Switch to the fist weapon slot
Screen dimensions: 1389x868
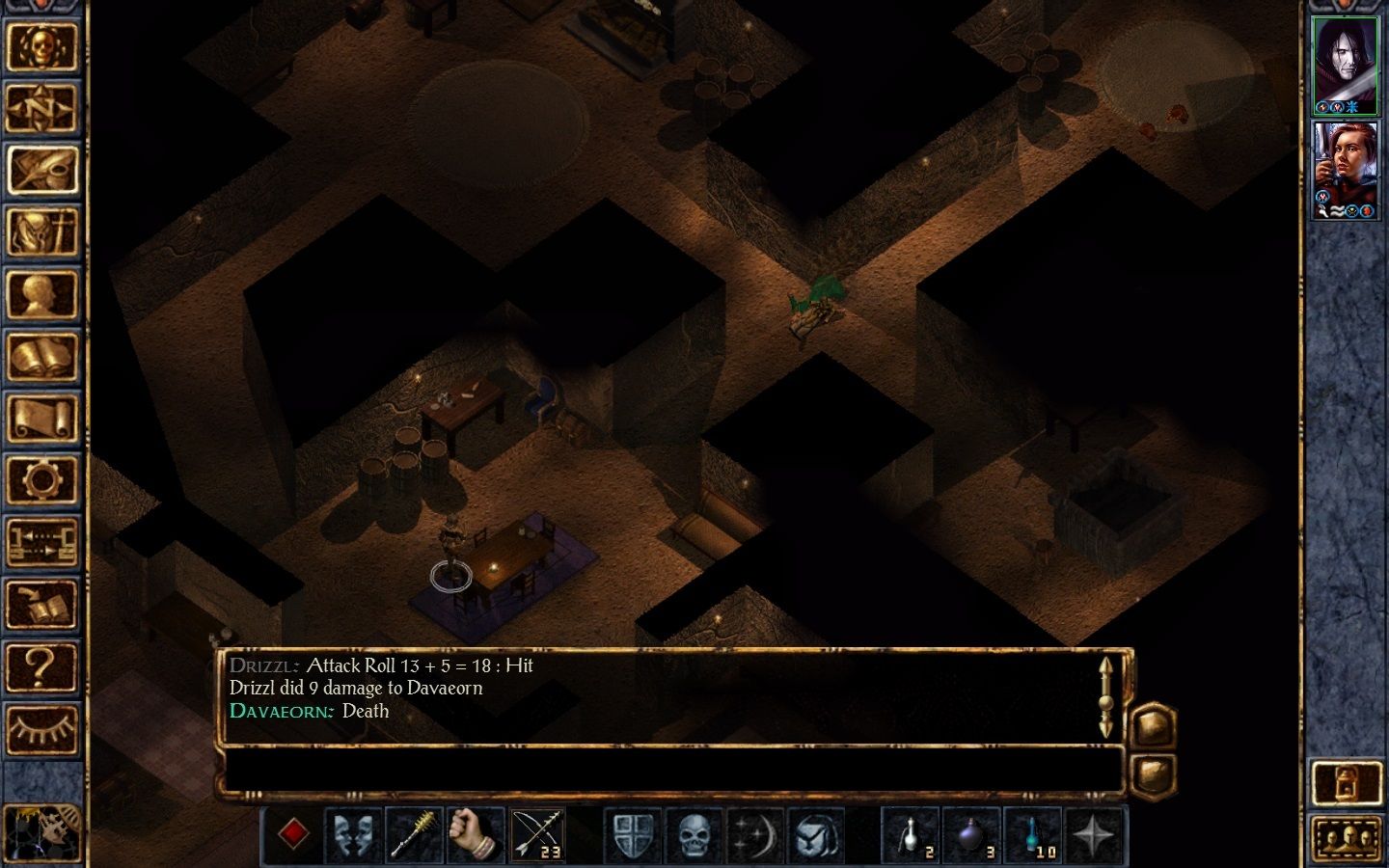[x=470, y=831]
